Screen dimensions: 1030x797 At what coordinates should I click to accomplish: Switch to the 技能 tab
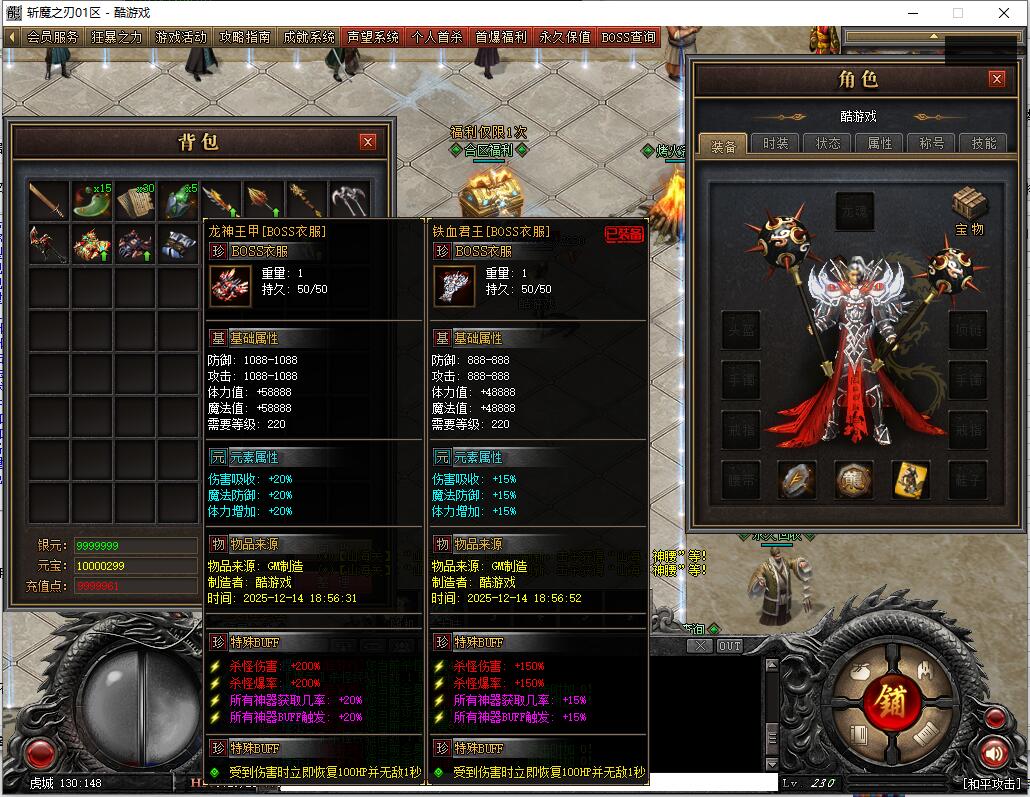(984, 144)
